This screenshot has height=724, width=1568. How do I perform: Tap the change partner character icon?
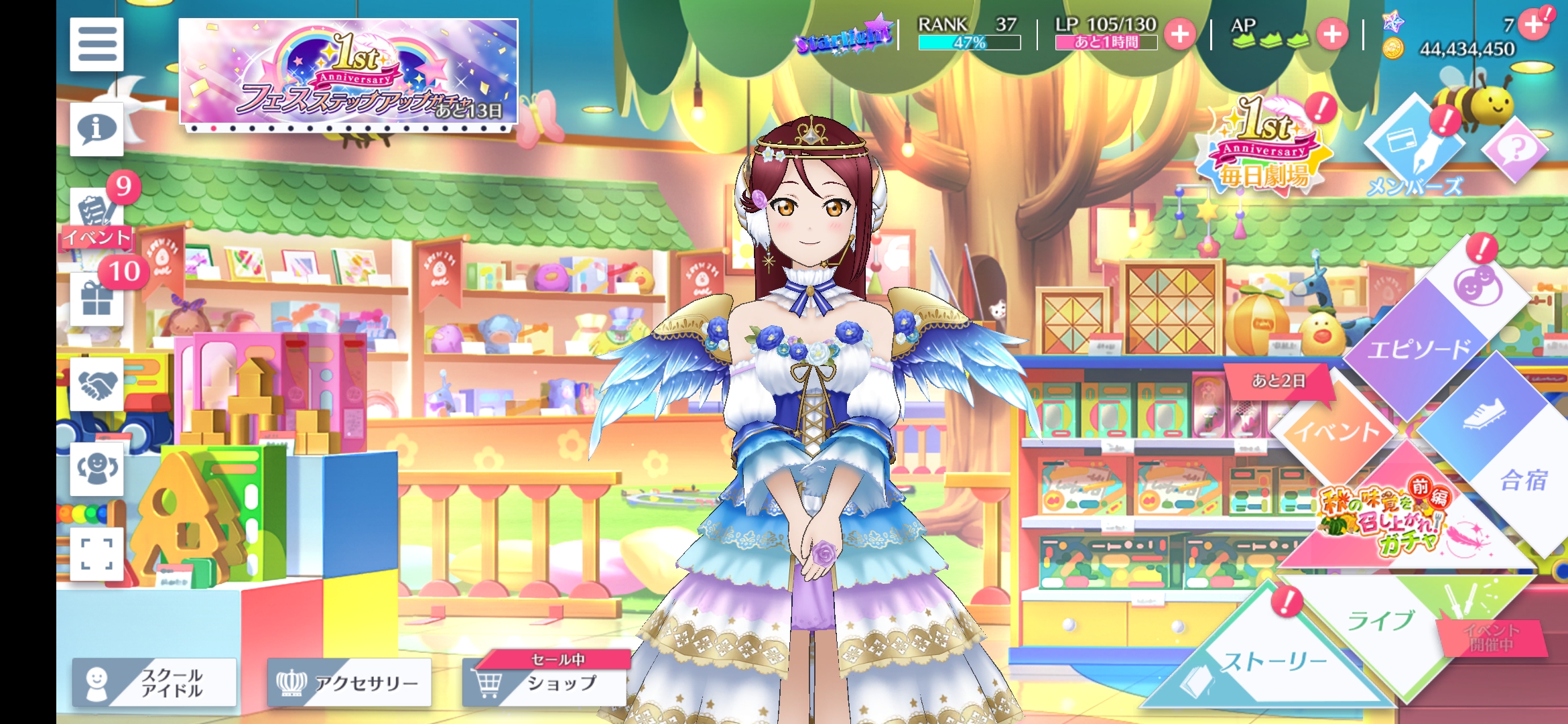(96, 469)
